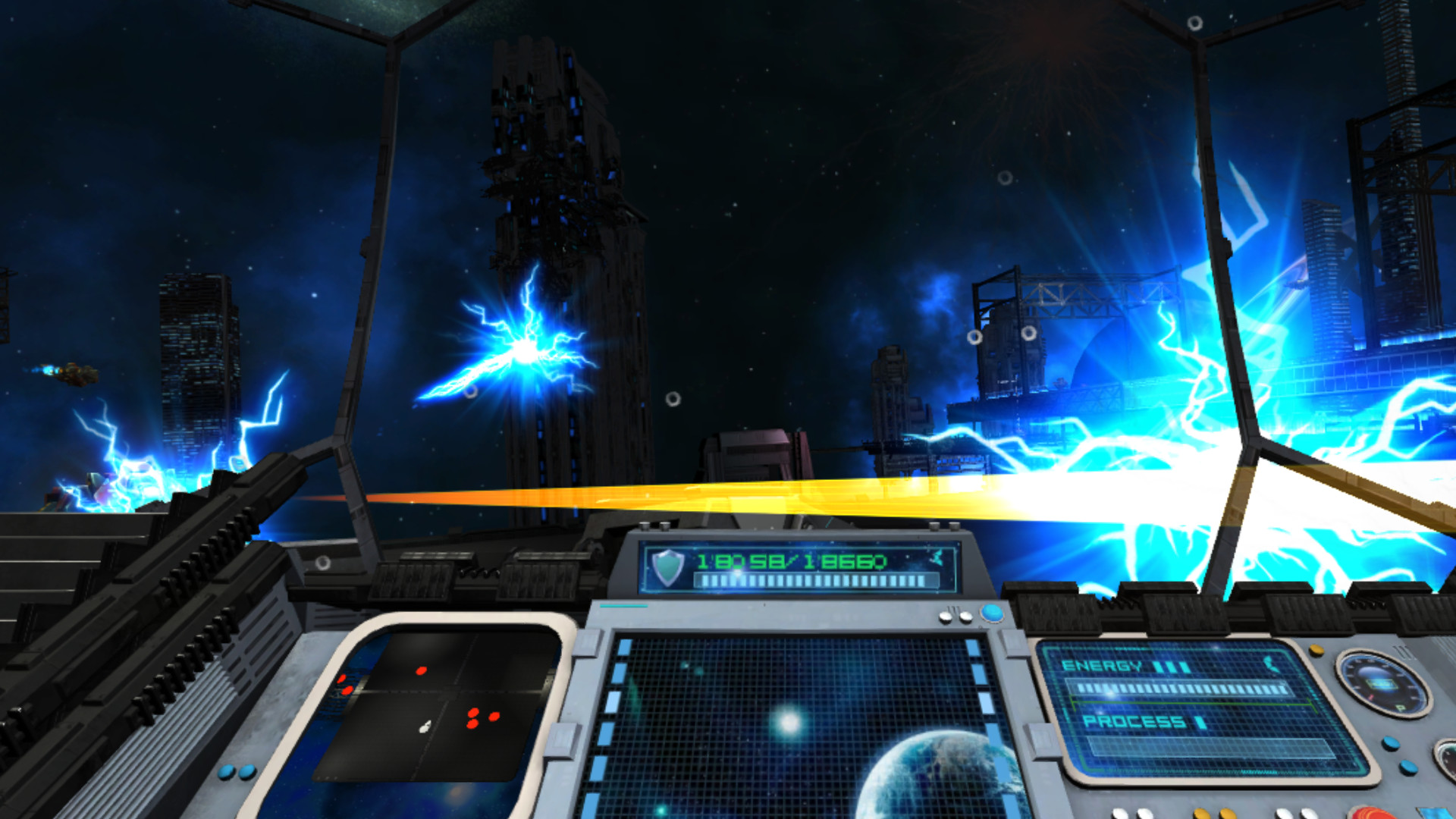Click the antenna icon beside the shield readout
Viewport: 1456px width, 819px height.
pyautogui.click(x=937, y=557)
